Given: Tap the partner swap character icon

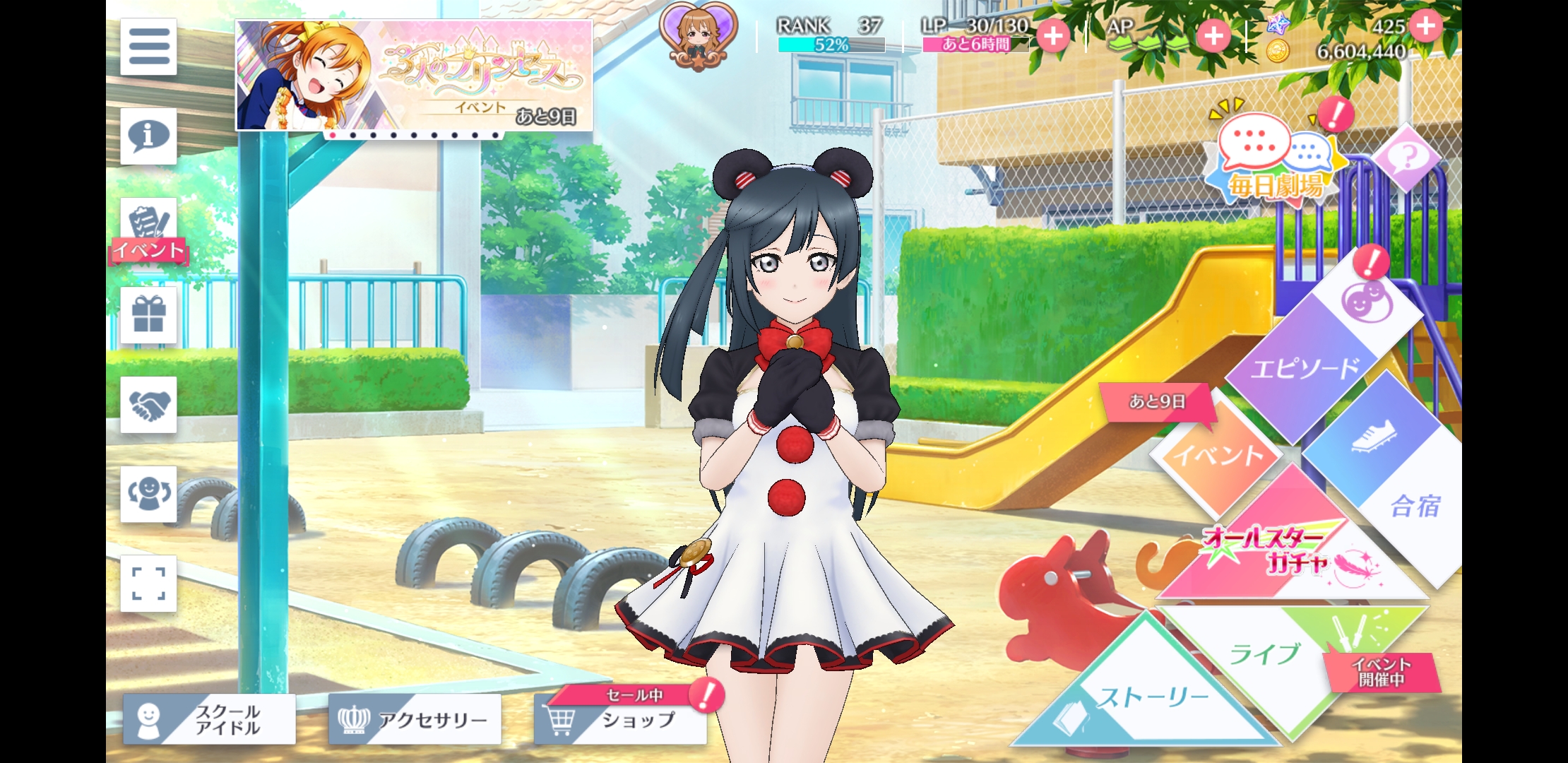Looking at the screenshot, I should click(x=148, y=494).
